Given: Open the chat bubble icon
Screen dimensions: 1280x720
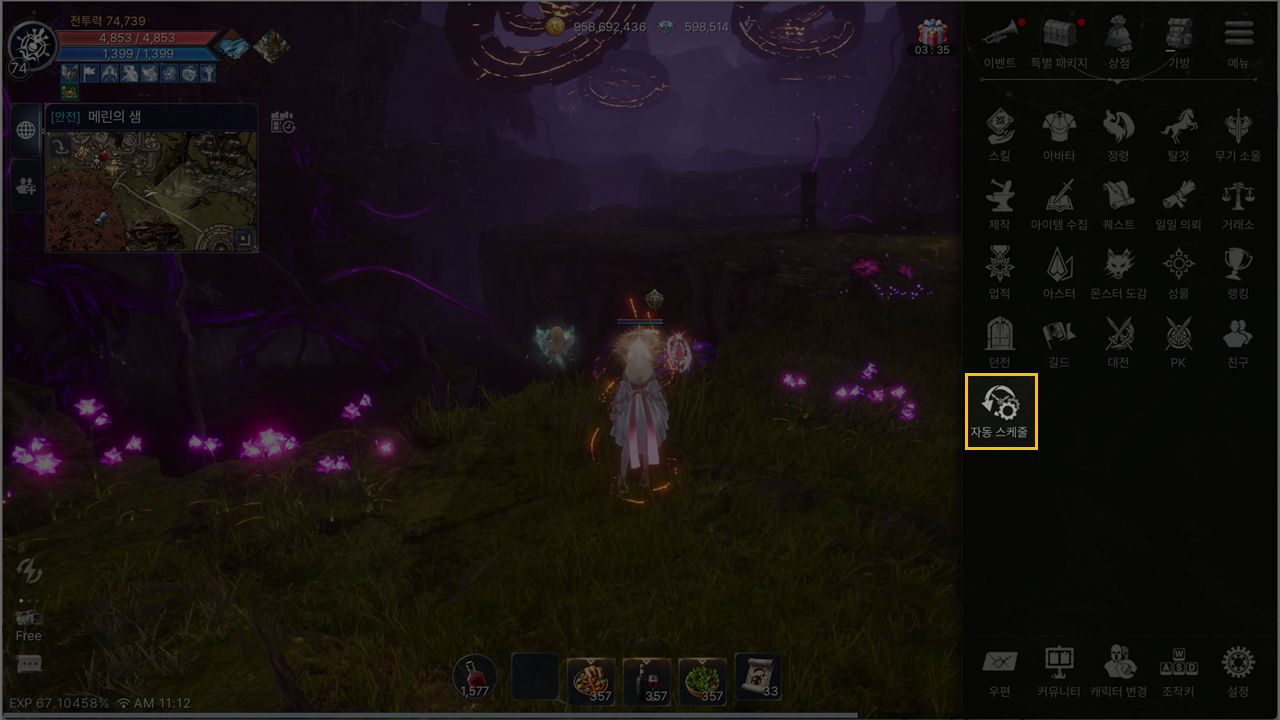Looking at the screenshot, I should click(x=29, y=664).
